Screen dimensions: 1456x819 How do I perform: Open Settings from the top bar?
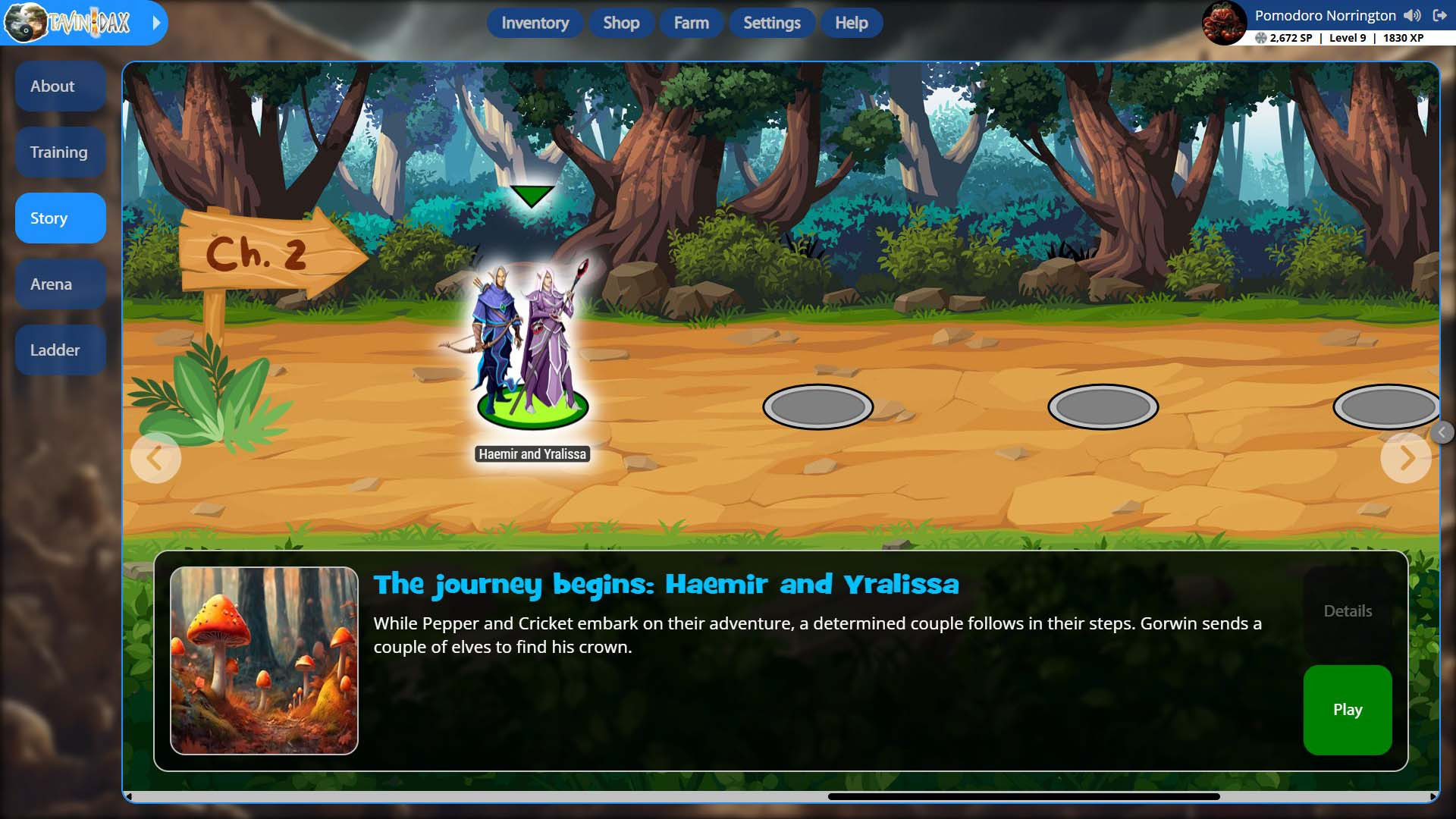click(x=771, y=23)
